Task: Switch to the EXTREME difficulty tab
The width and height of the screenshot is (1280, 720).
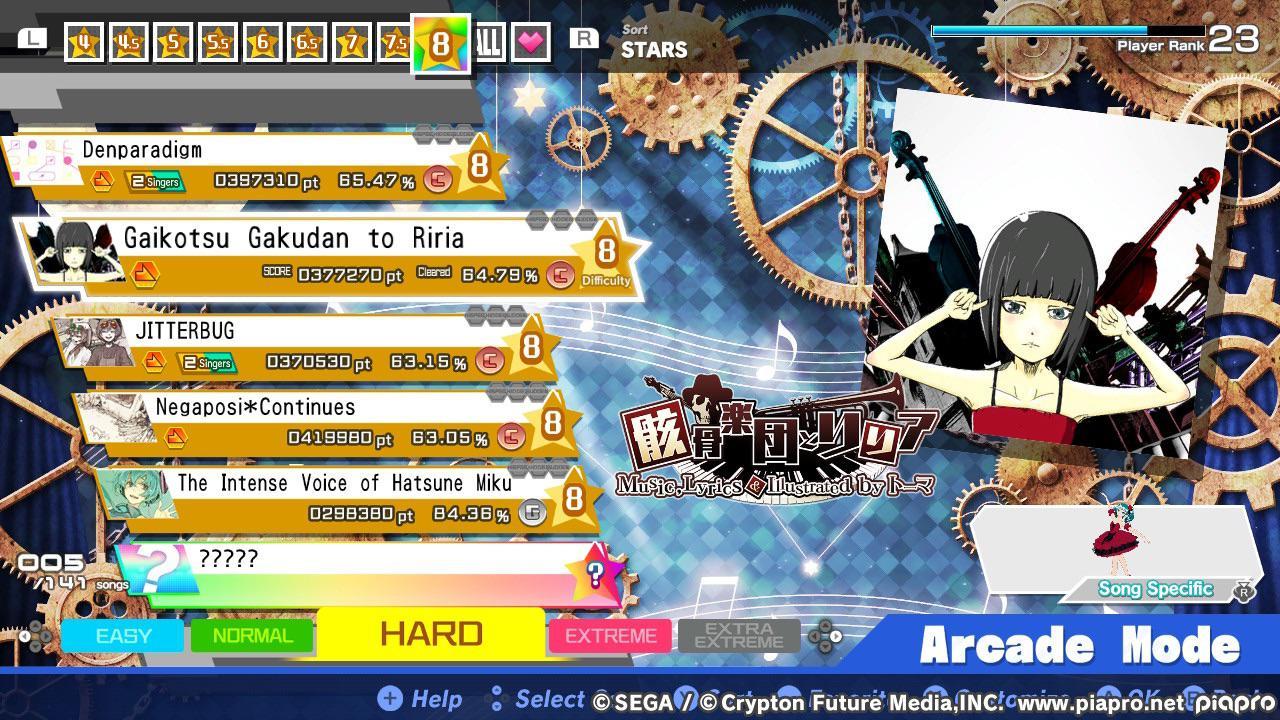Action: click(610, 635)
